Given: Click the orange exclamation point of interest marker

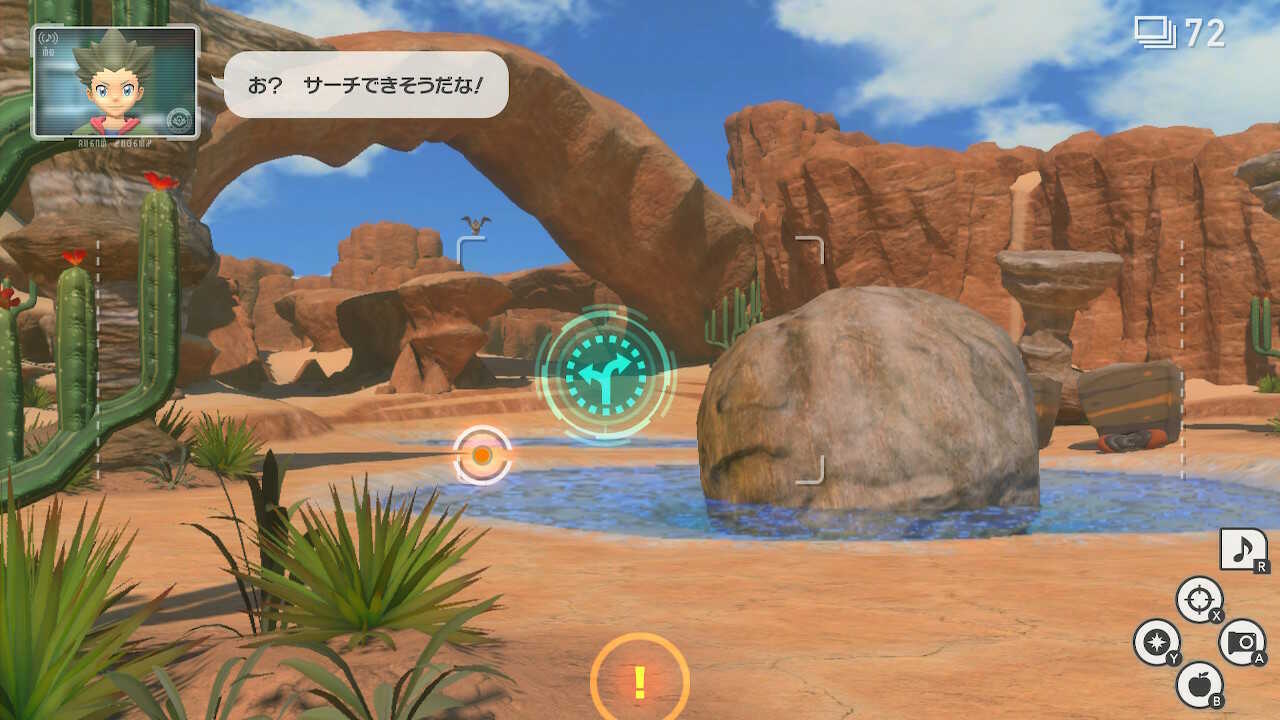Looking at the screenshot, I should click(638, 682).
